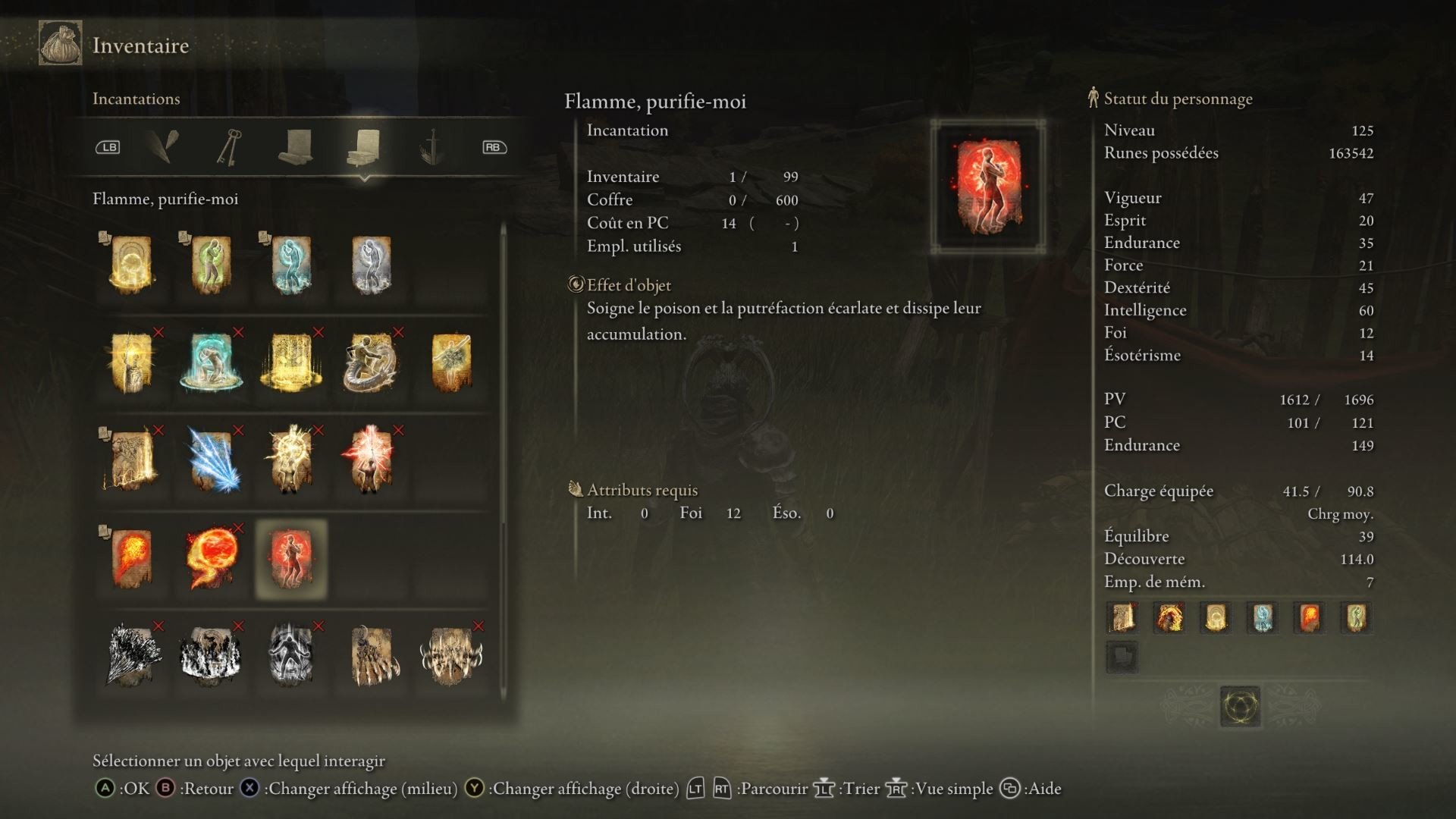Switch to the sword weapons category tab
This screenshot has width=1456, height=819.
tap(431, 146)
